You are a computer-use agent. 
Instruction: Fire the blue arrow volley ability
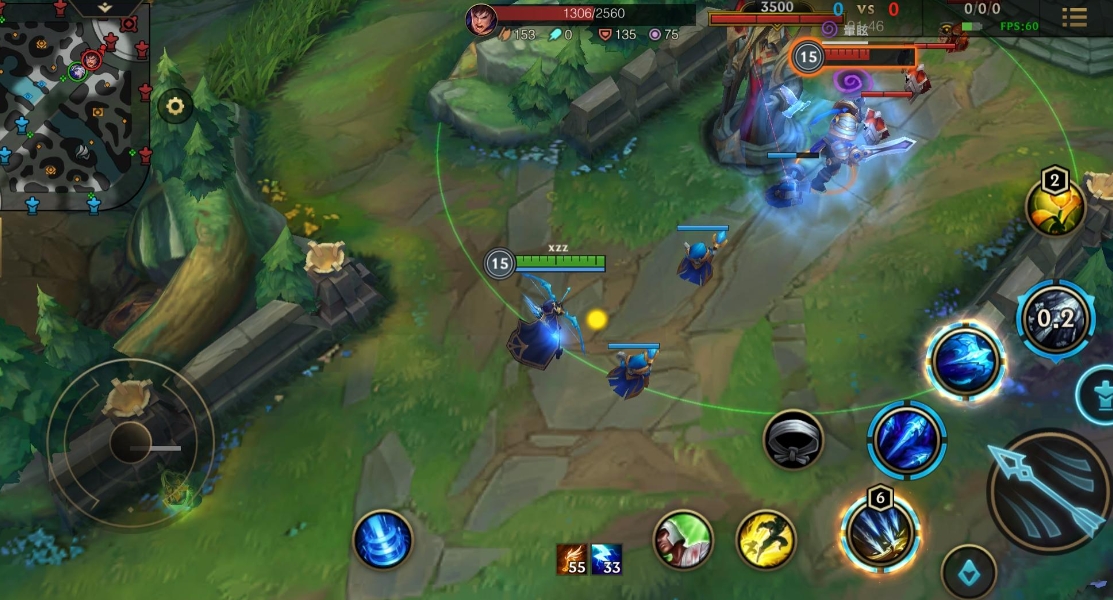click(x=907, y=439)
